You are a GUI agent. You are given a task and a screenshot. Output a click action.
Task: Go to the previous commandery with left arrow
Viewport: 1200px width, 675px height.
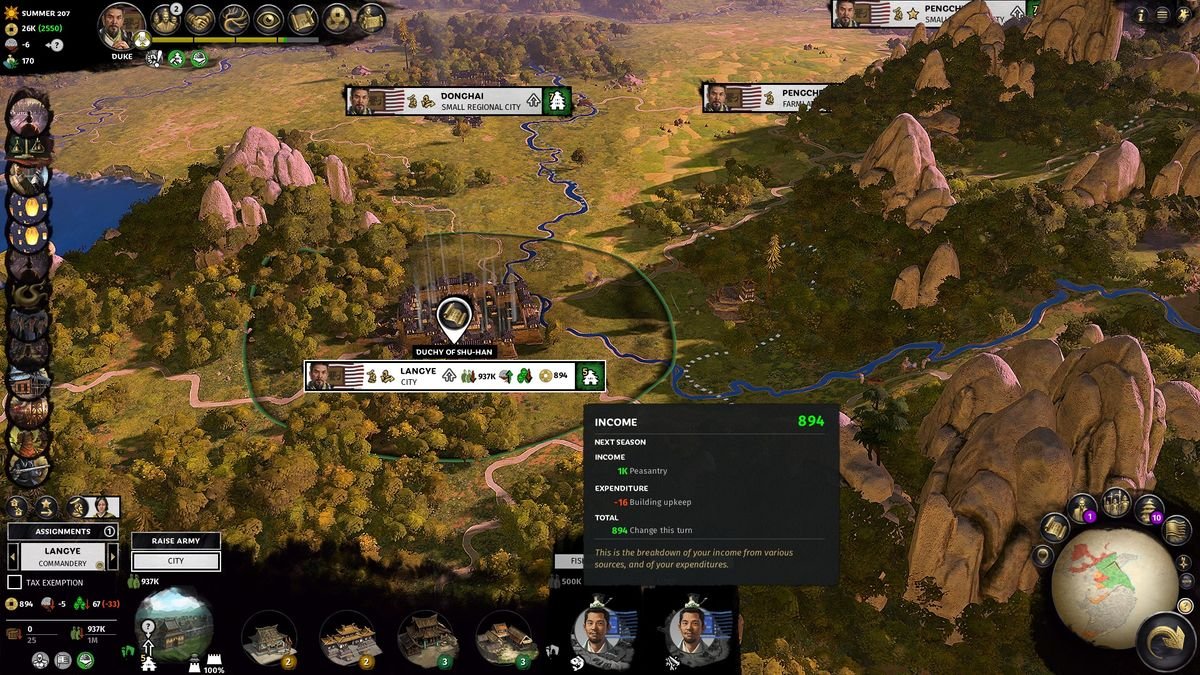(12, 557)
